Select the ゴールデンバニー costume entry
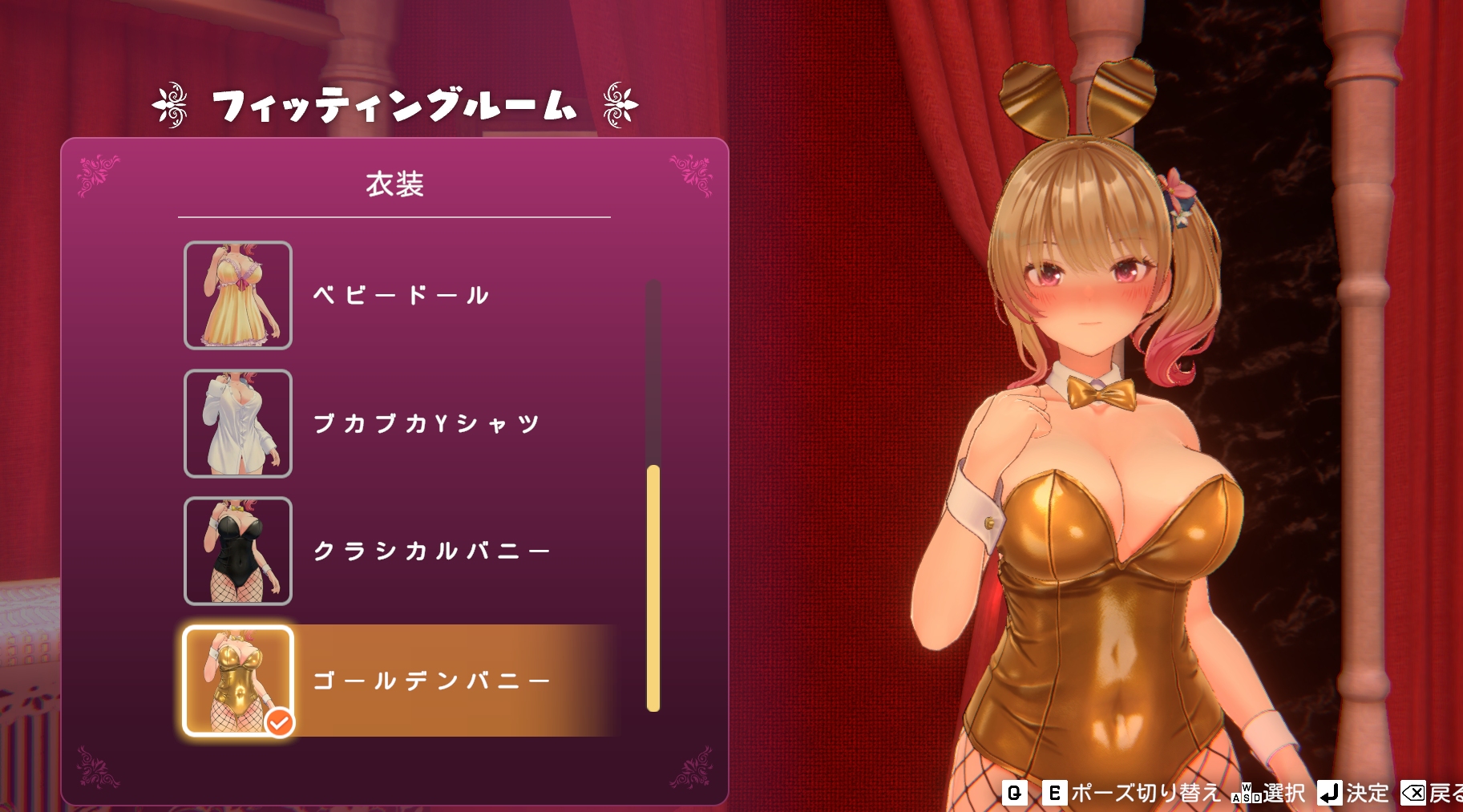The height and width of the screenshot is (812, 1463). (430, 681)
